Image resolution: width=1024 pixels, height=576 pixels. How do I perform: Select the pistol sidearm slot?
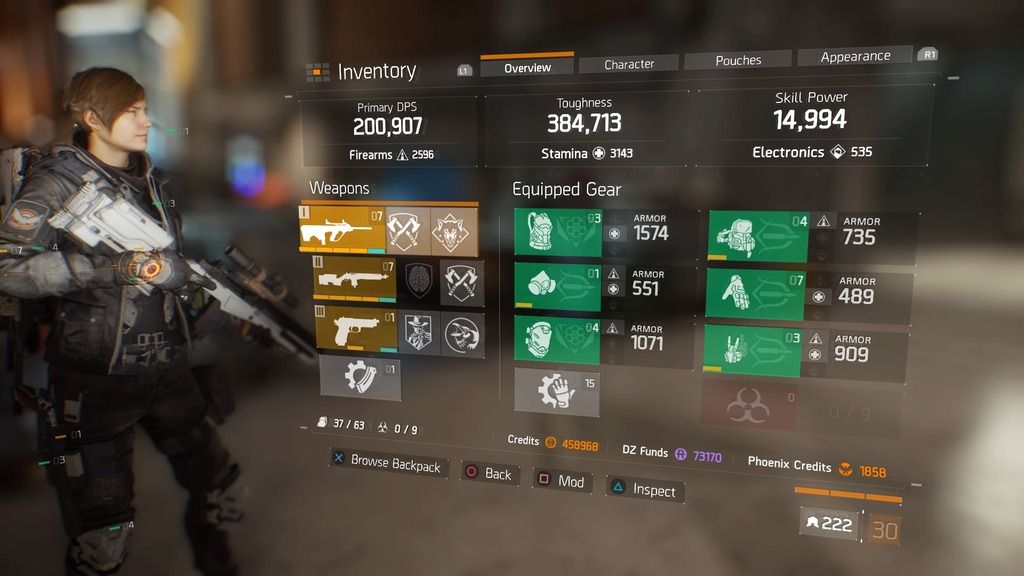point(357,332)
